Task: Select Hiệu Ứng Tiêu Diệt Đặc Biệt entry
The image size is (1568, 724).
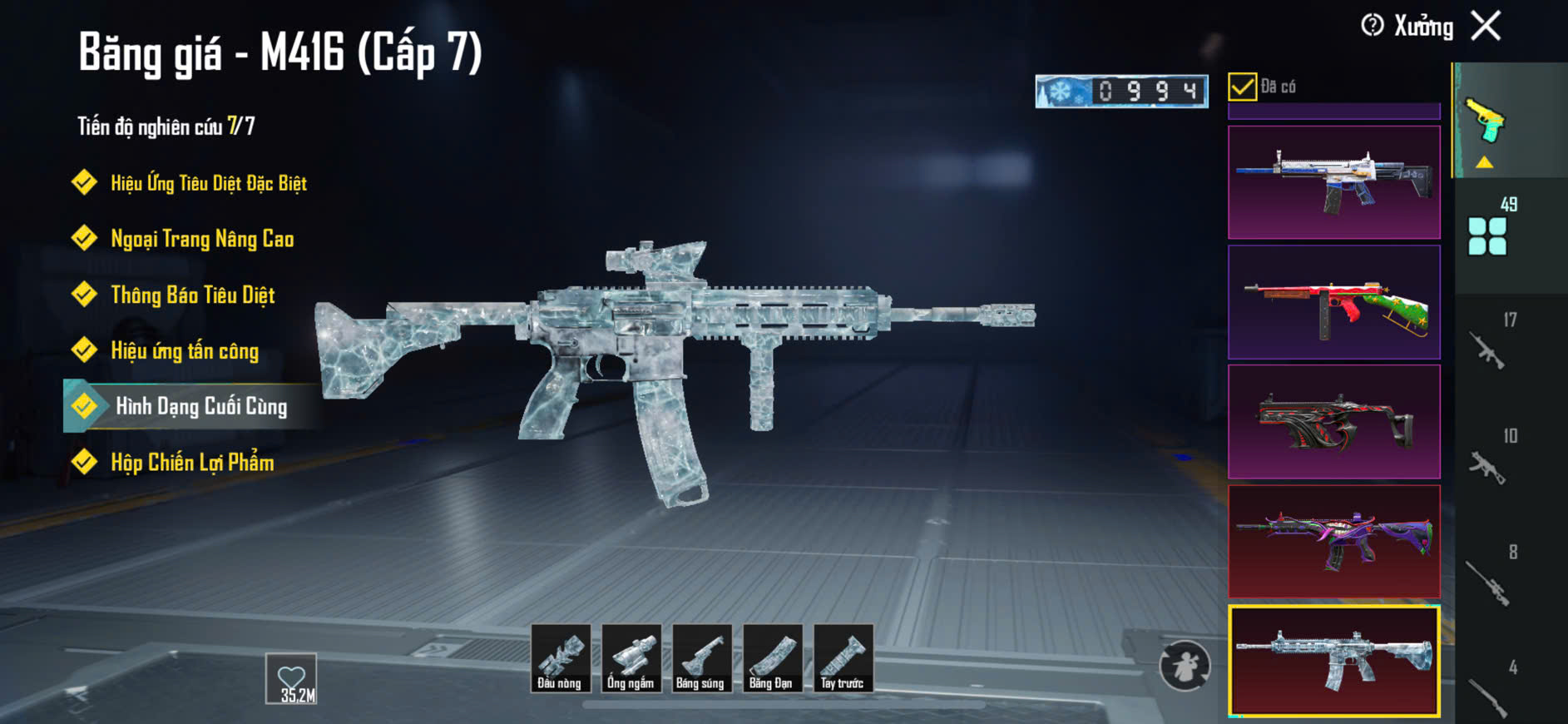Action: pos(208,183)
